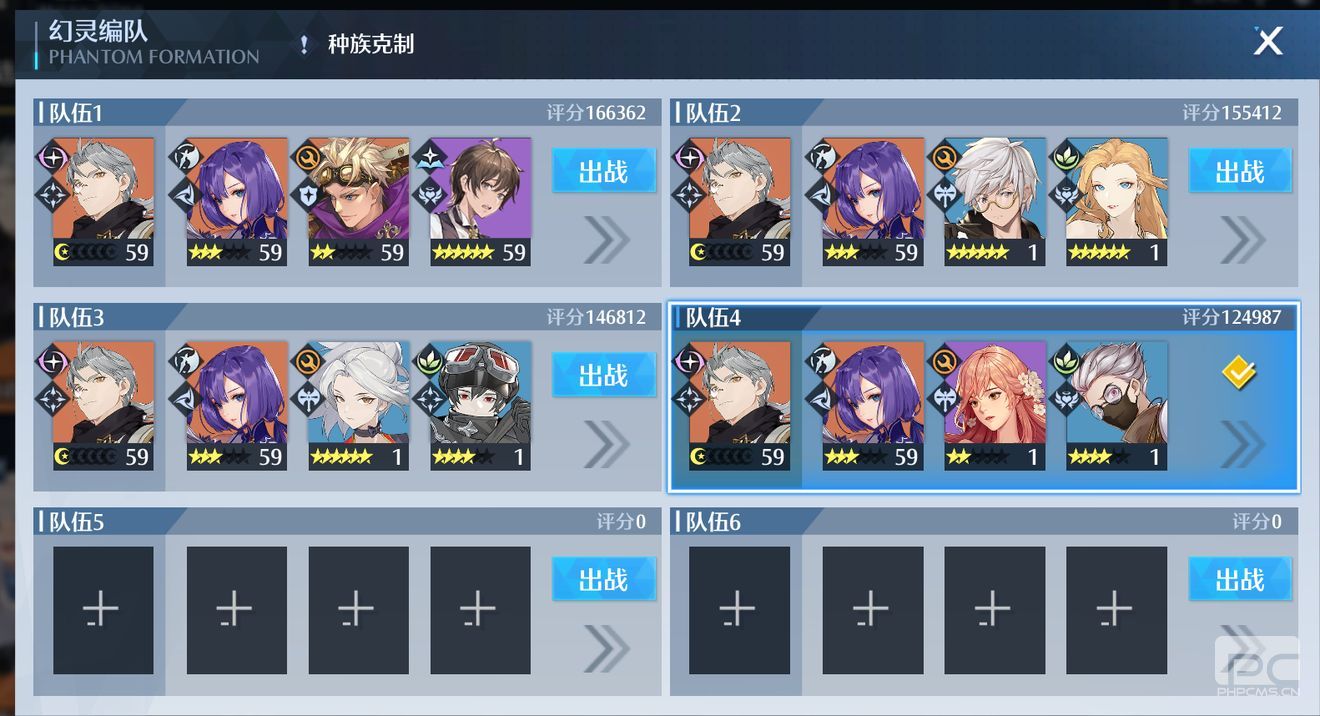Deploy empty Team 5 with 出战 button
The image size is (1320, 716).
coord(603,579)
